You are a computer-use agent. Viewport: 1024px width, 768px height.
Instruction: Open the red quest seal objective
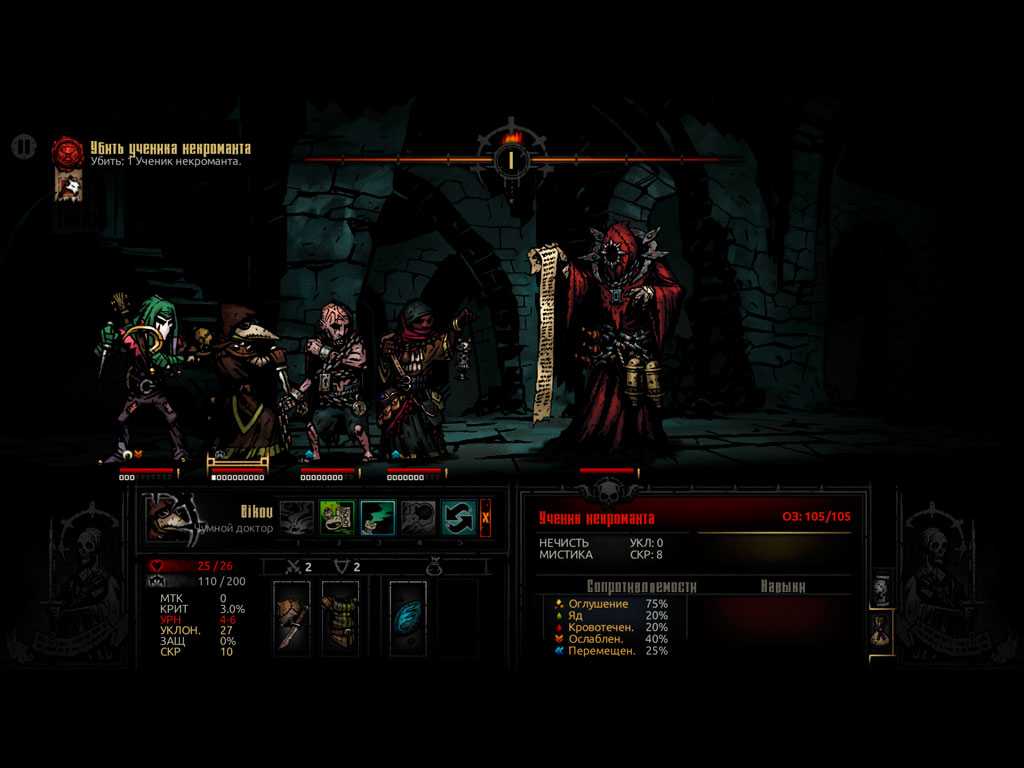pyautogui.click(x=67, y=152)
